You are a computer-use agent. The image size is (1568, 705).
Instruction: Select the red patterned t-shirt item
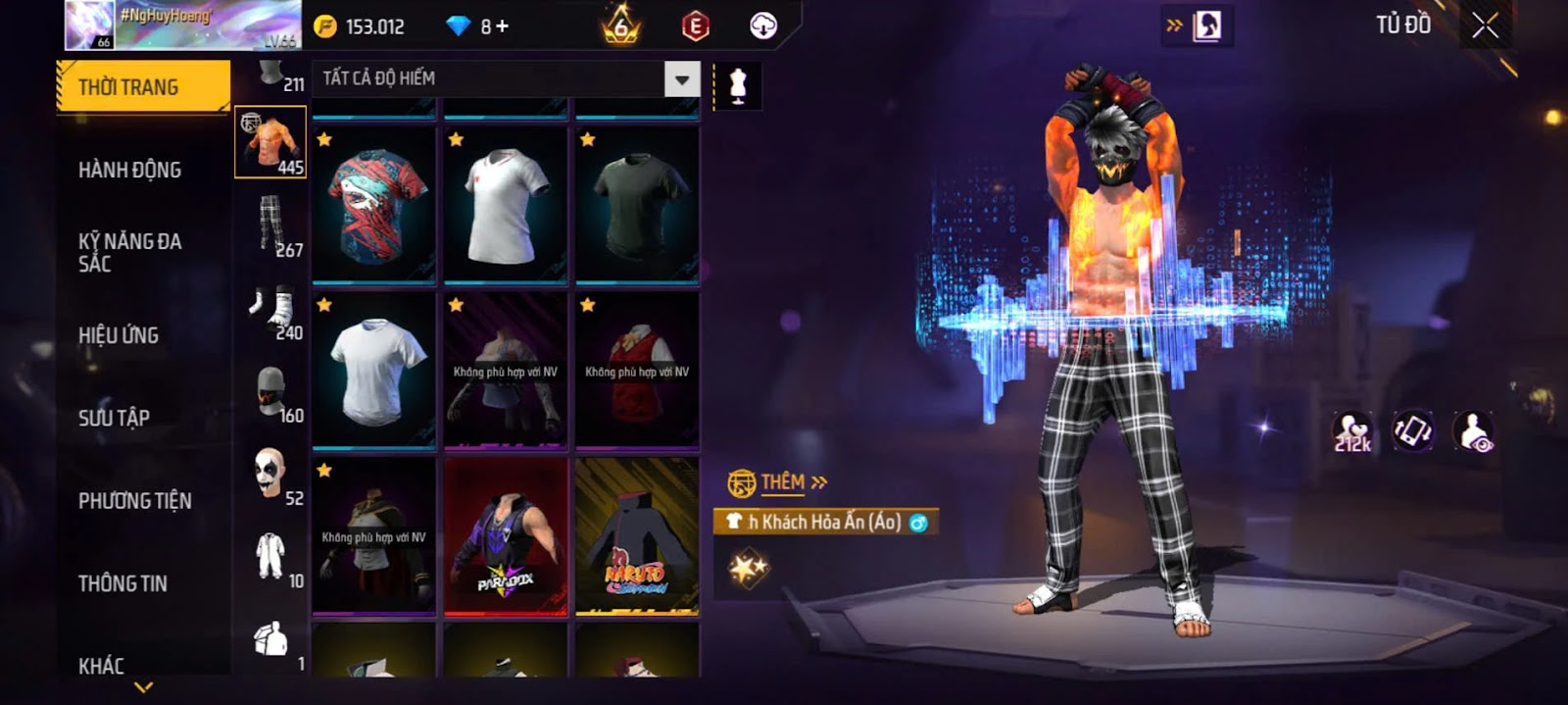[373, 206]
